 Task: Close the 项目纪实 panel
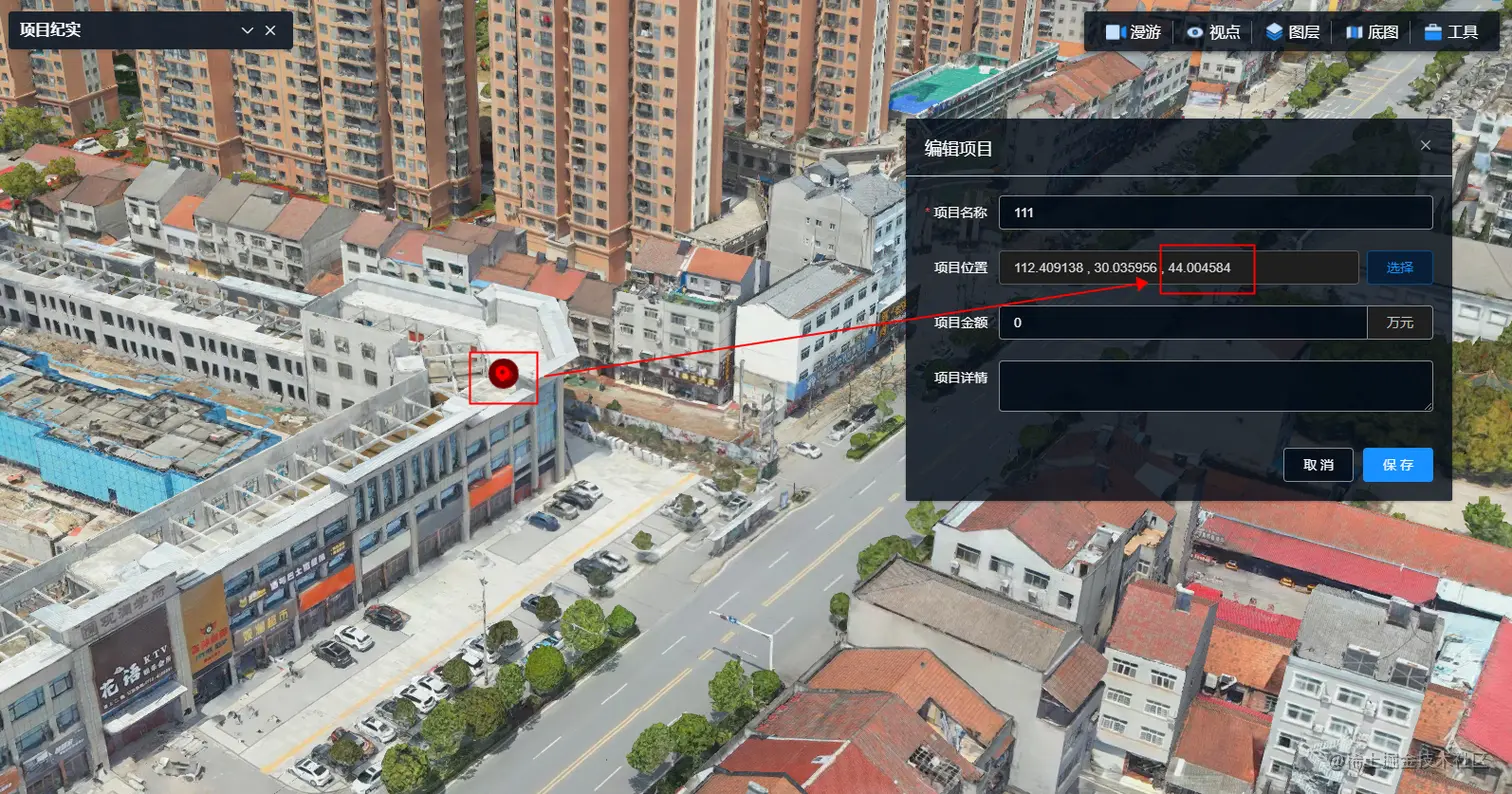point(270,31)
